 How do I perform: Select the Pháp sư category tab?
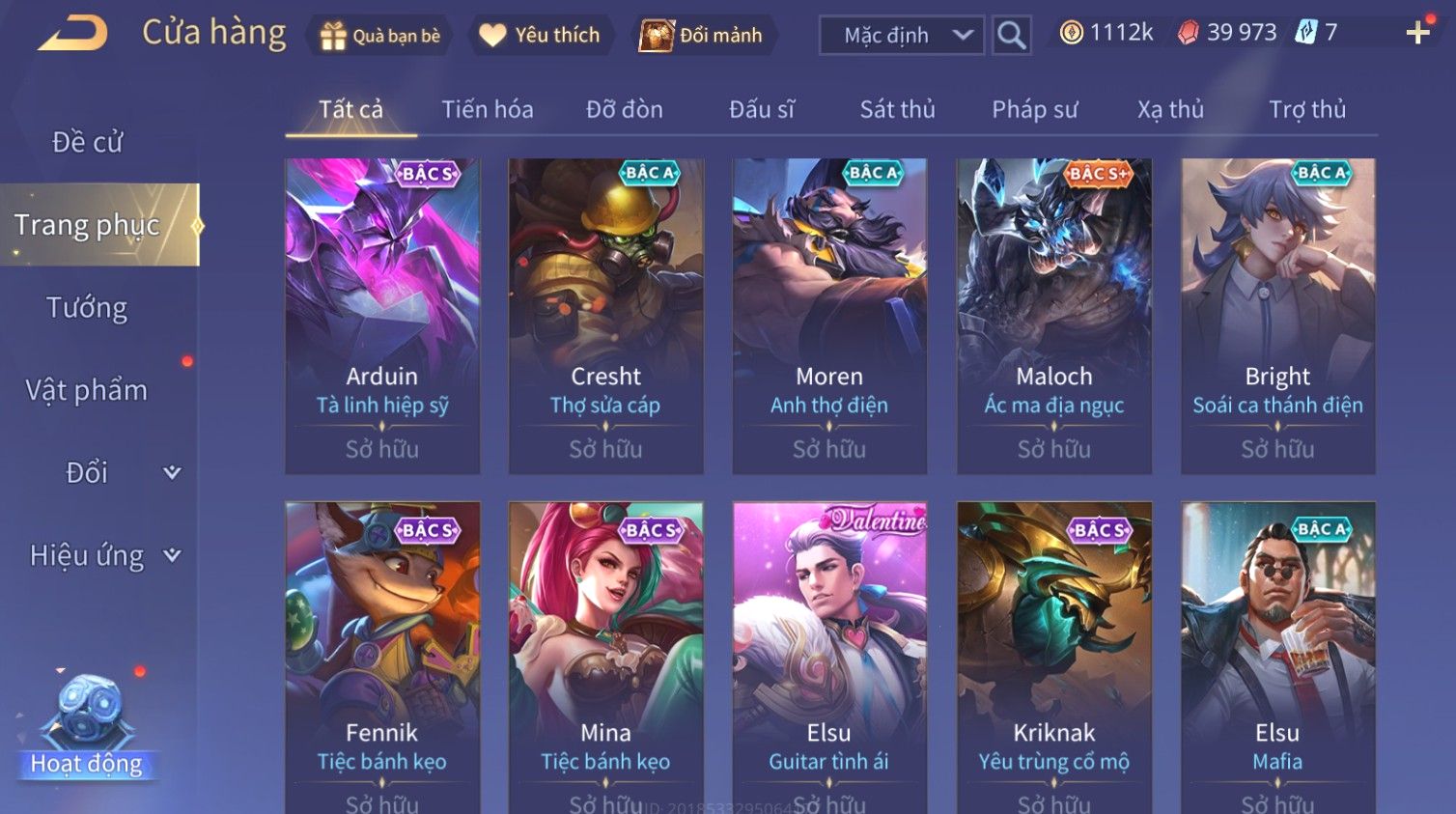[1034, 110]
